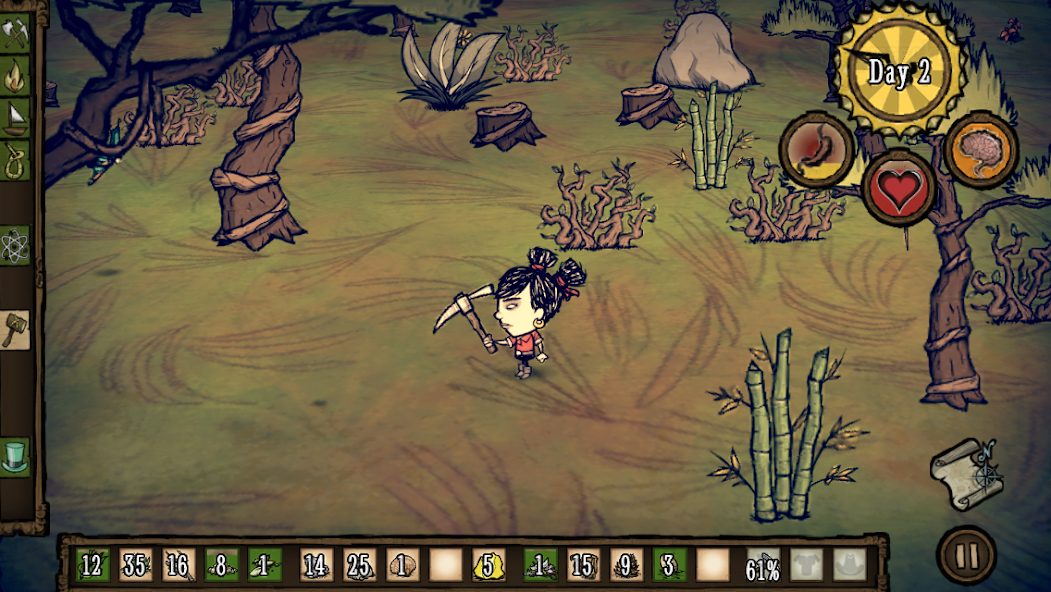The width and height of the screenshot is (1051, 592).
Task: Select the inventory stack of 35
Action: click(x=136, y=566)
